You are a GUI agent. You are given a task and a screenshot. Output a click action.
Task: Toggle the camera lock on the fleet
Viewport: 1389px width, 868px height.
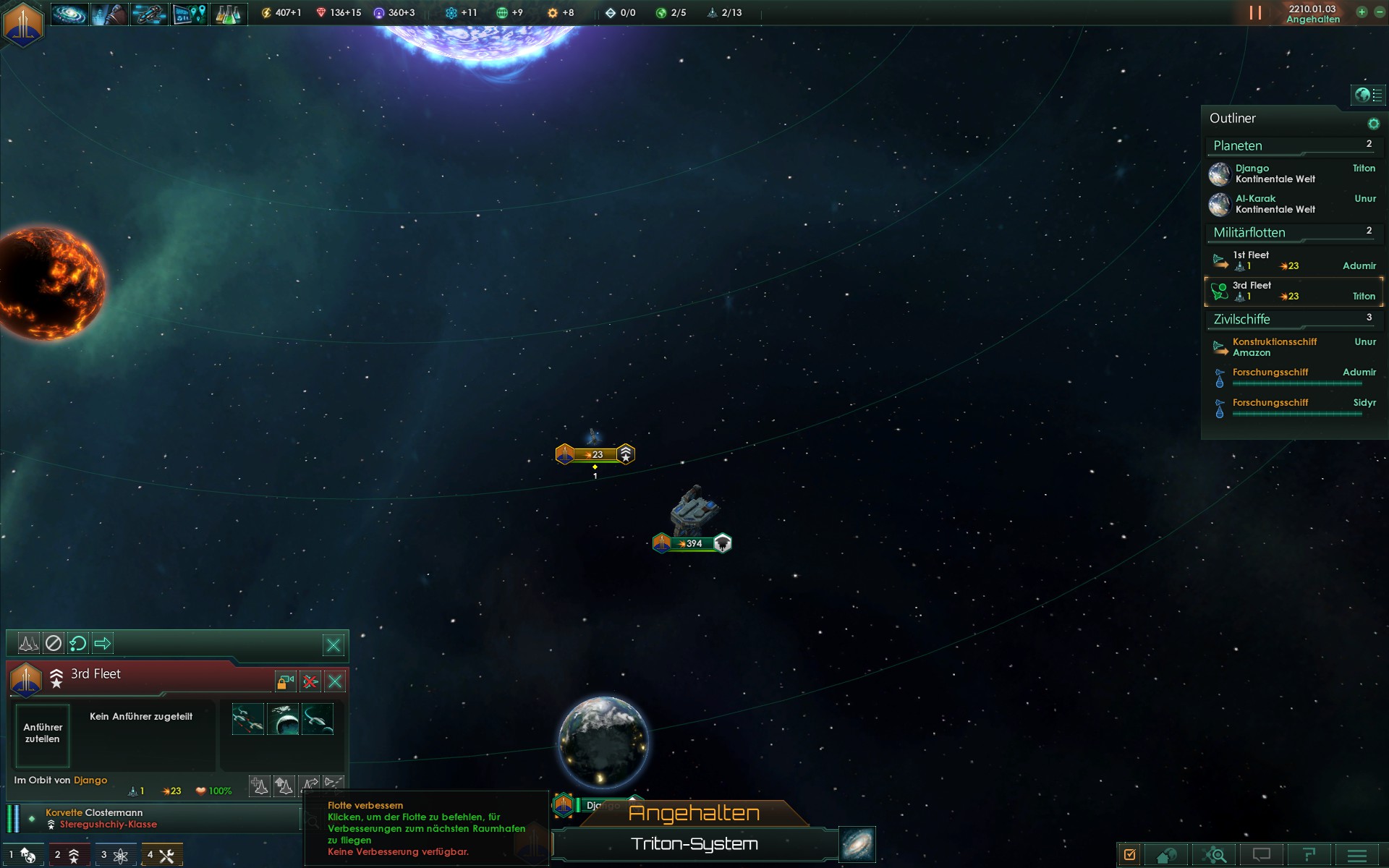point(286,681)
